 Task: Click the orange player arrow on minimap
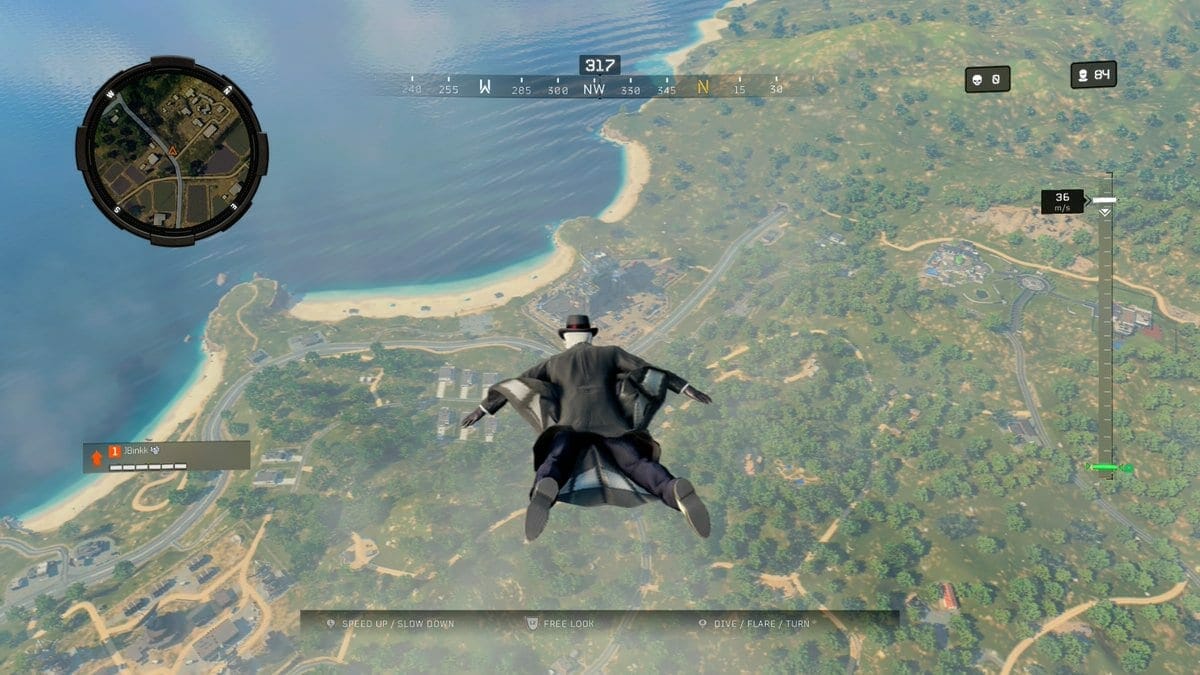tap(172, 151)
